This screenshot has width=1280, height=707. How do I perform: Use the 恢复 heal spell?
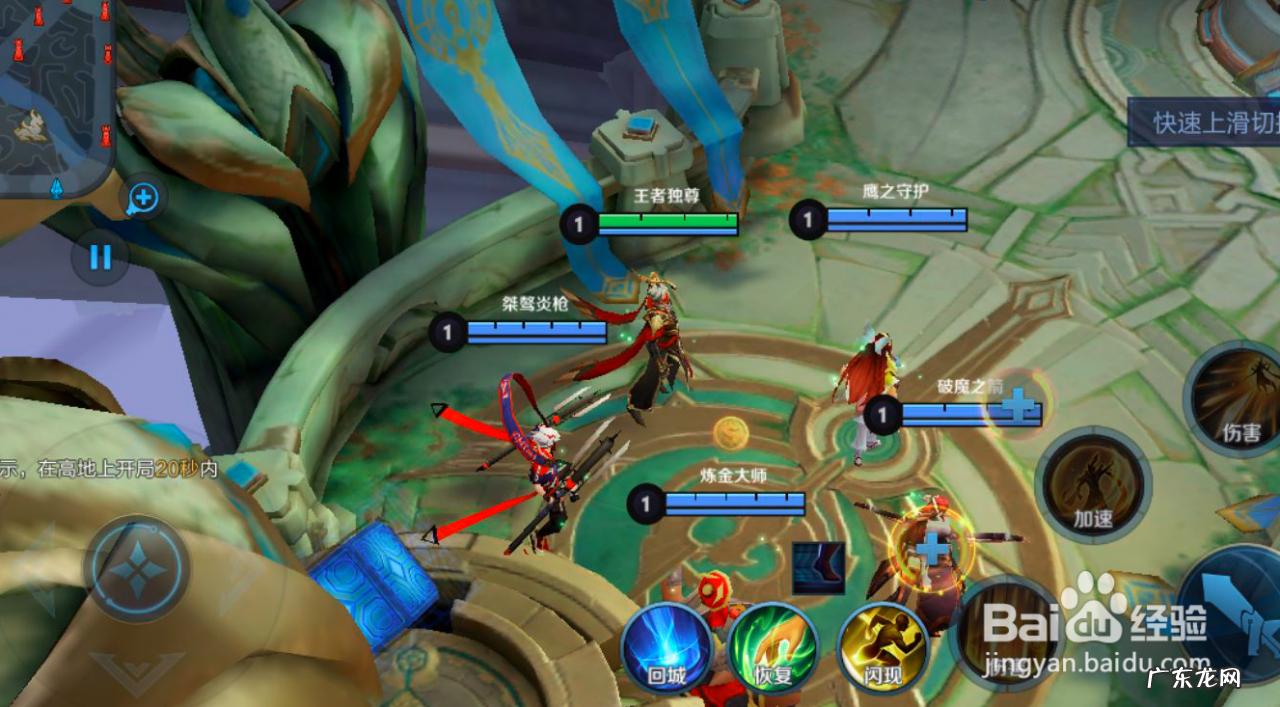click(x=773, y=650)
